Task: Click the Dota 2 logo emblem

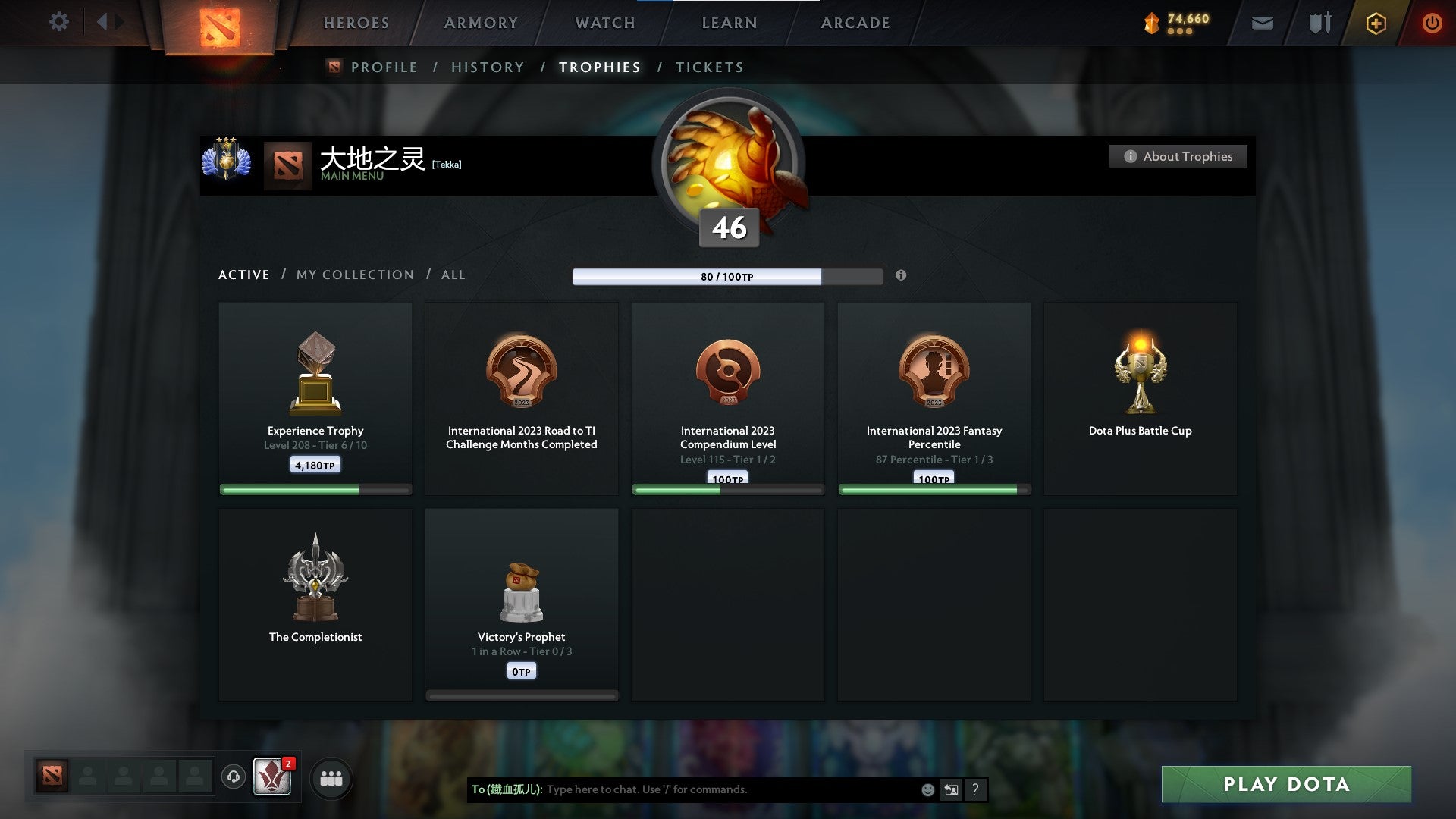Action: [221, 29]
